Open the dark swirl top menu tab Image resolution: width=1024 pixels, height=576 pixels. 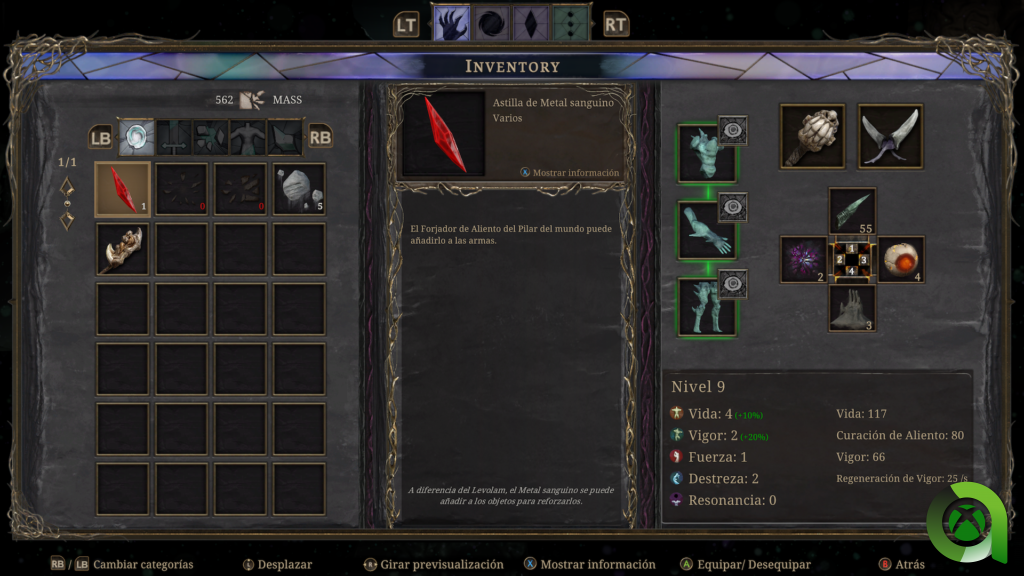(x=490, y=23)
